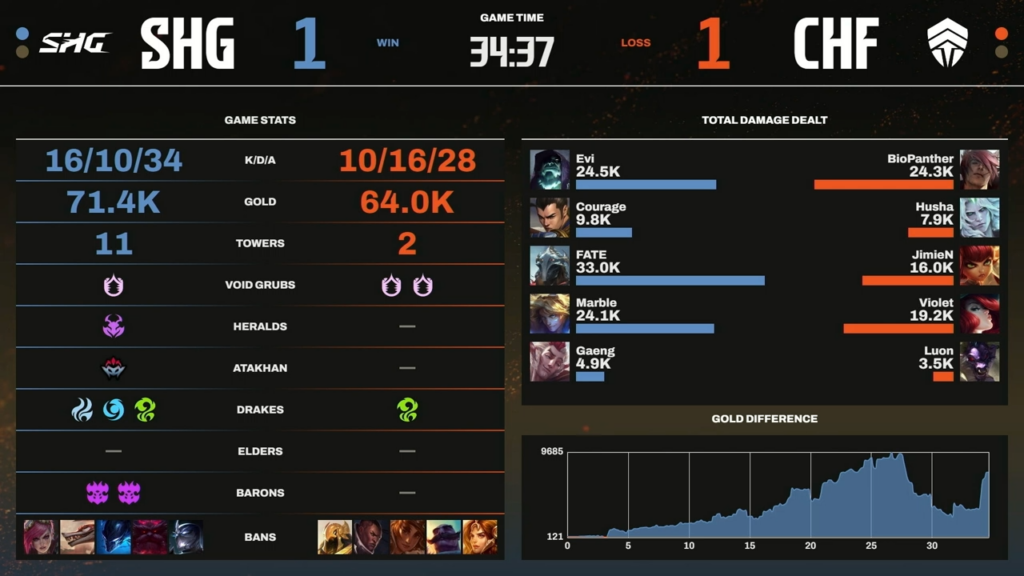Click the SHG Herald icon

tap(113, 326)
